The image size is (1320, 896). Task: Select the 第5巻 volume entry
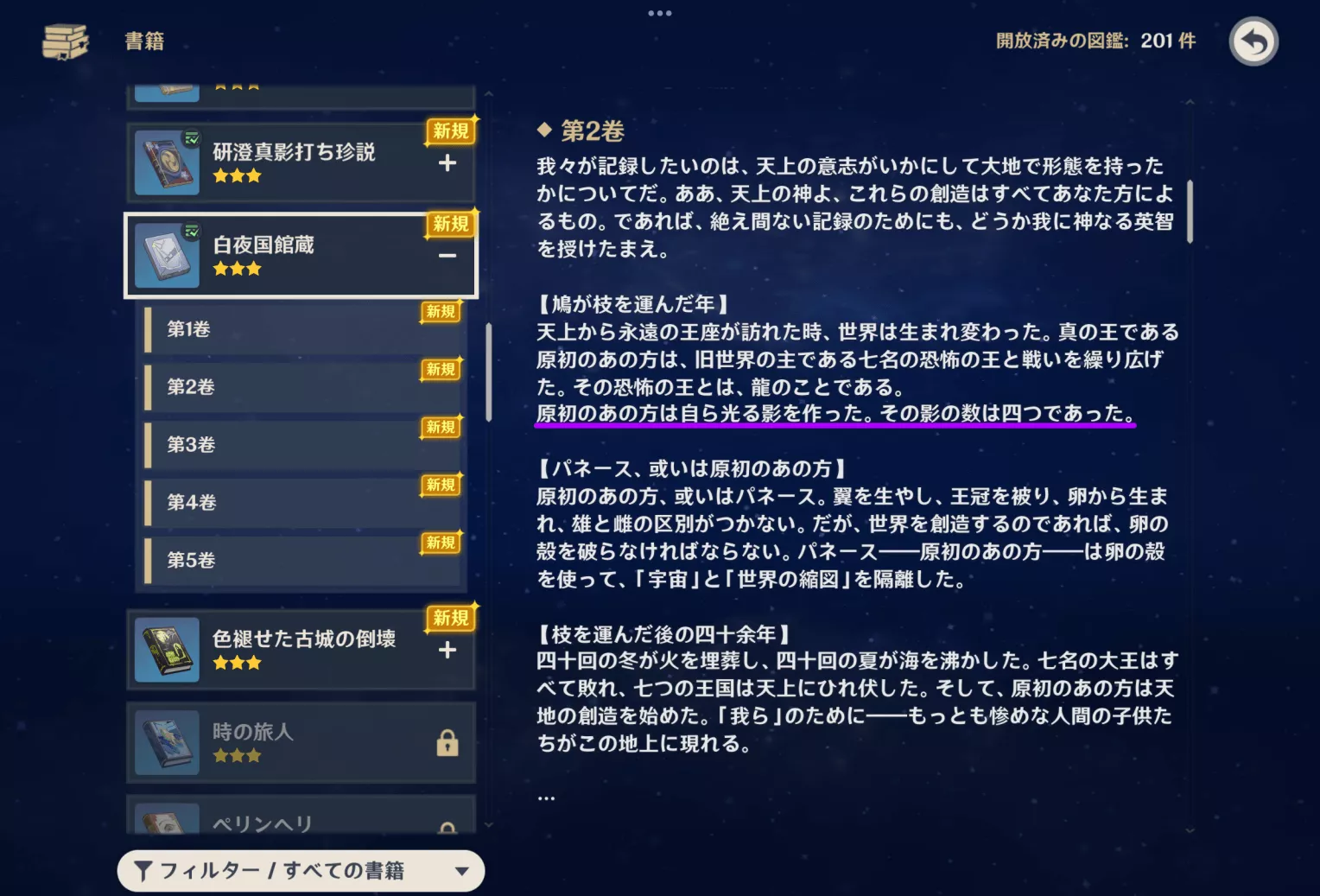tap(302, 560)
